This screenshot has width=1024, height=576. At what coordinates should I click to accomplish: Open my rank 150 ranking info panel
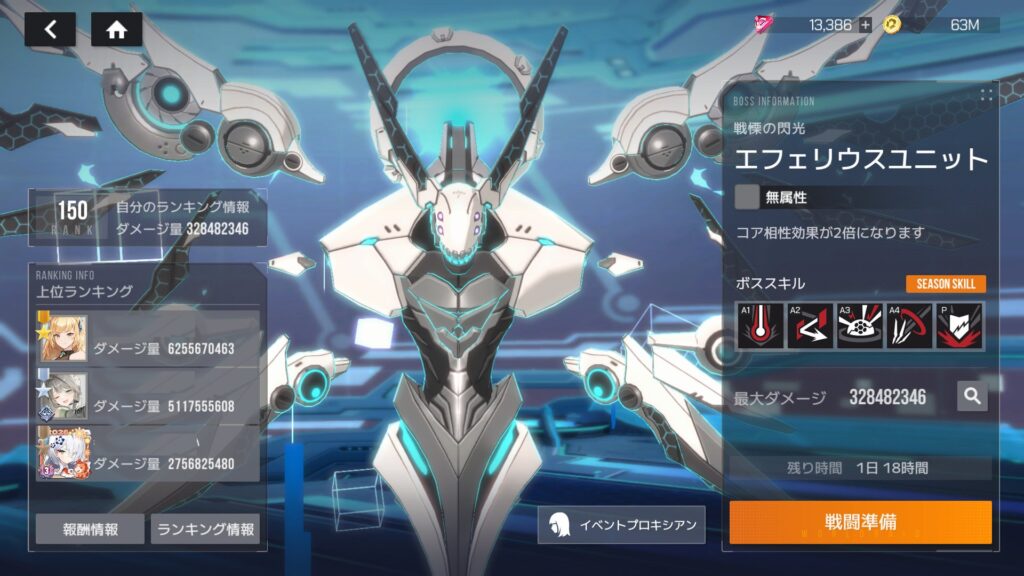tap(148, 217)
